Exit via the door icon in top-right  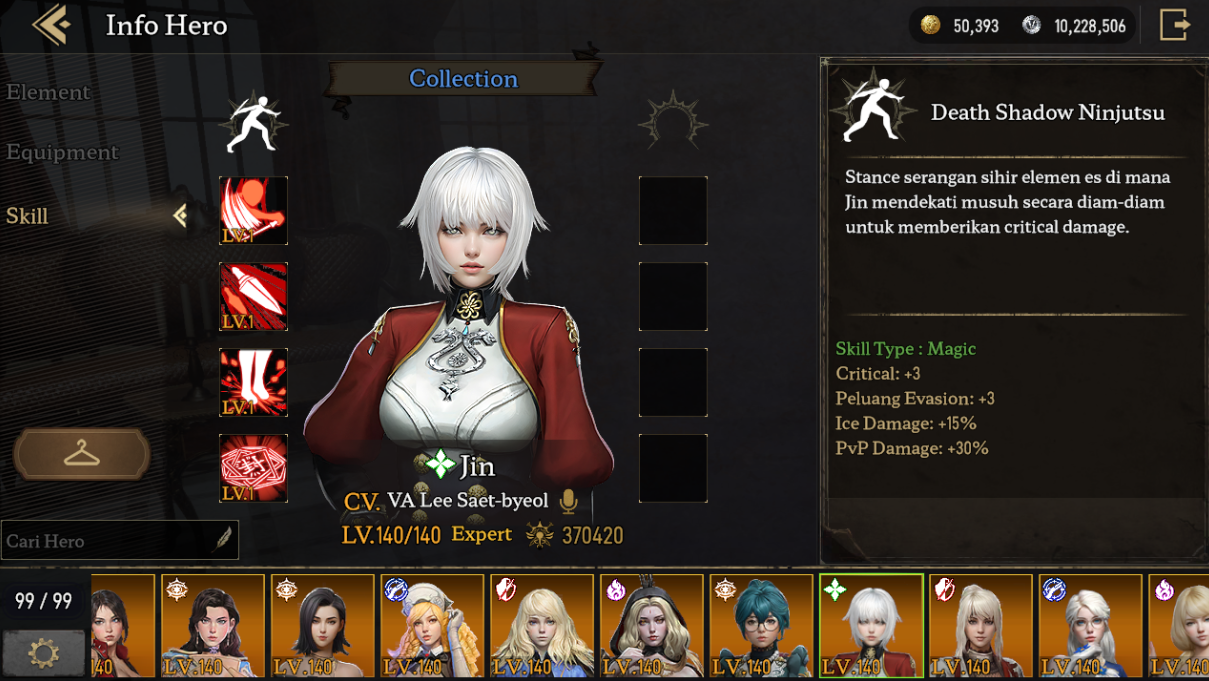pyautogui.click(x=1174, y=25)
